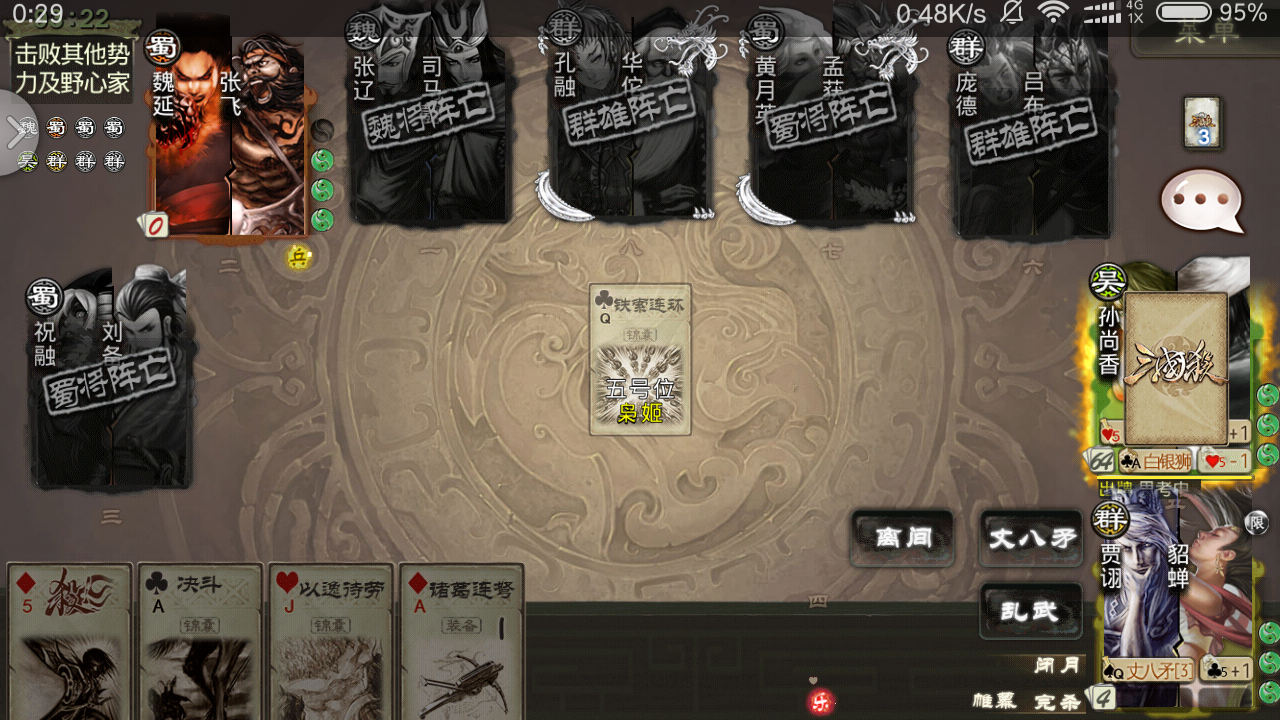
Task: Trigger the 乱武 skill button
Action: click(x=1032, y=610)
